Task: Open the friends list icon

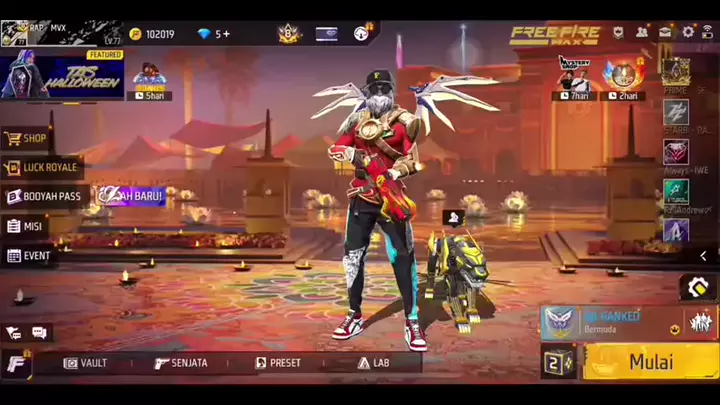Action: [x=642, y=32]
